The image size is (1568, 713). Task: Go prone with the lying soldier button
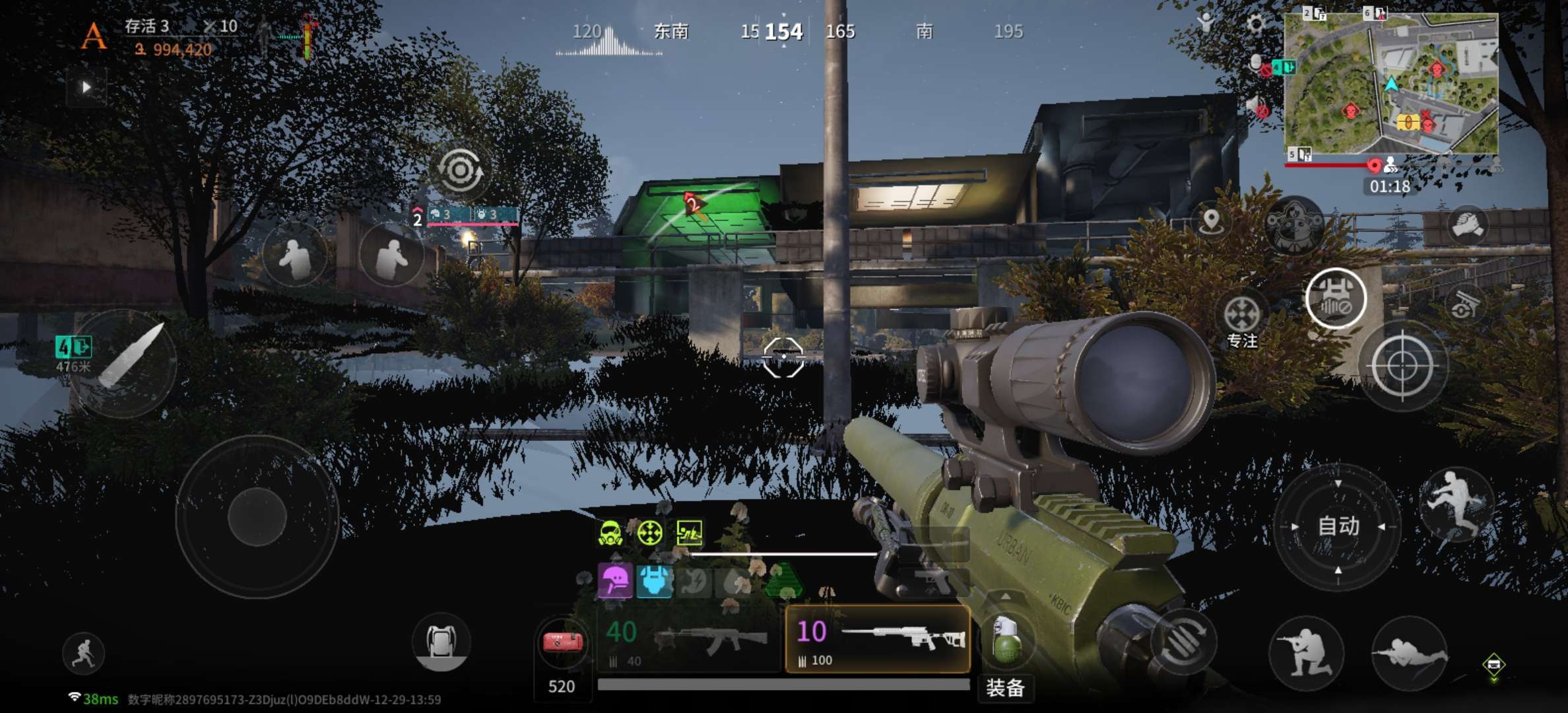pos(1410,654)
